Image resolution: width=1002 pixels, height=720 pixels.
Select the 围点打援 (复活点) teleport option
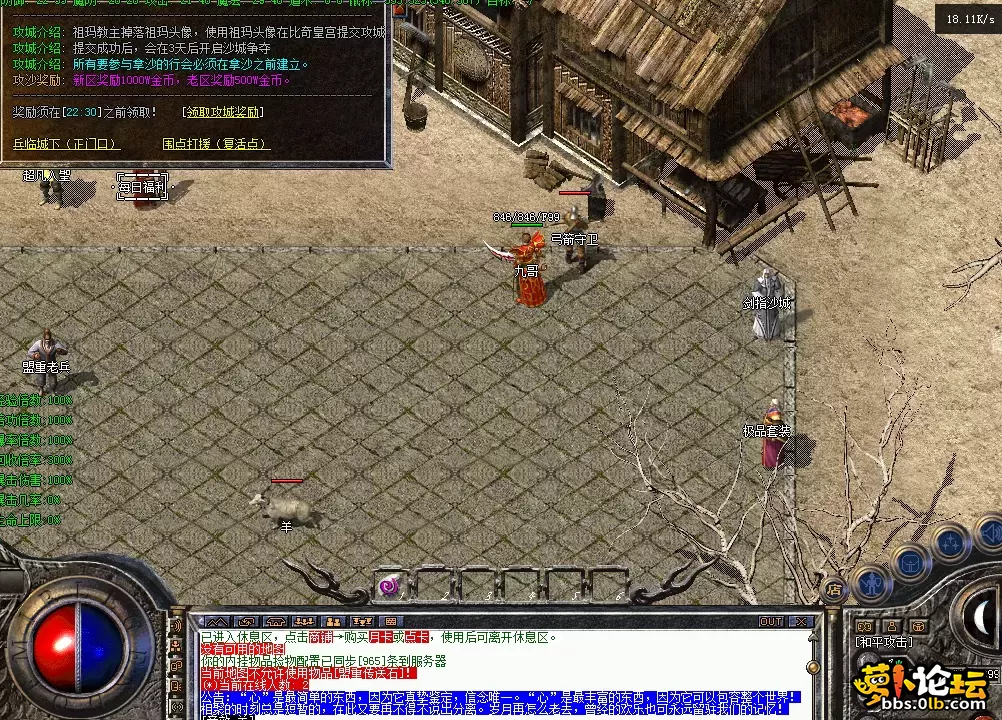(216, 144)
